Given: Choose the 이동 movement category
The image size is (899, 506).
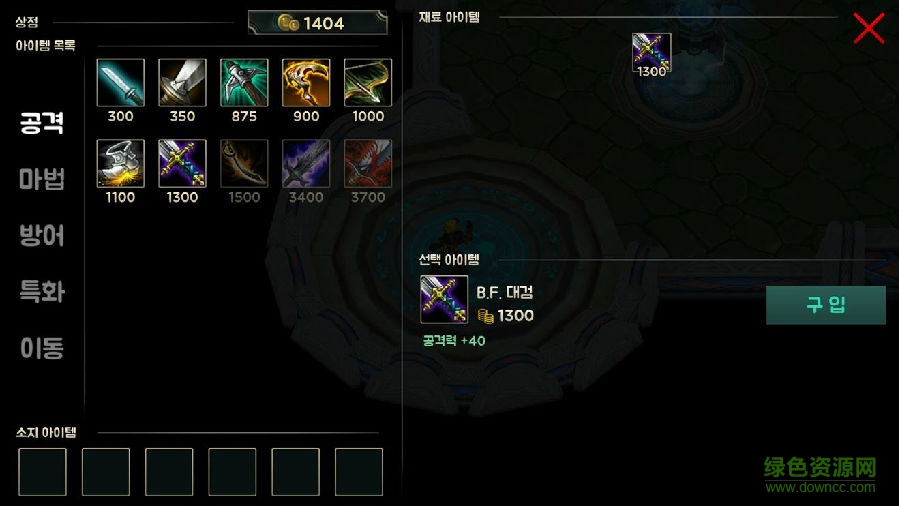Looking at the screenshot, I should [42, 348].
